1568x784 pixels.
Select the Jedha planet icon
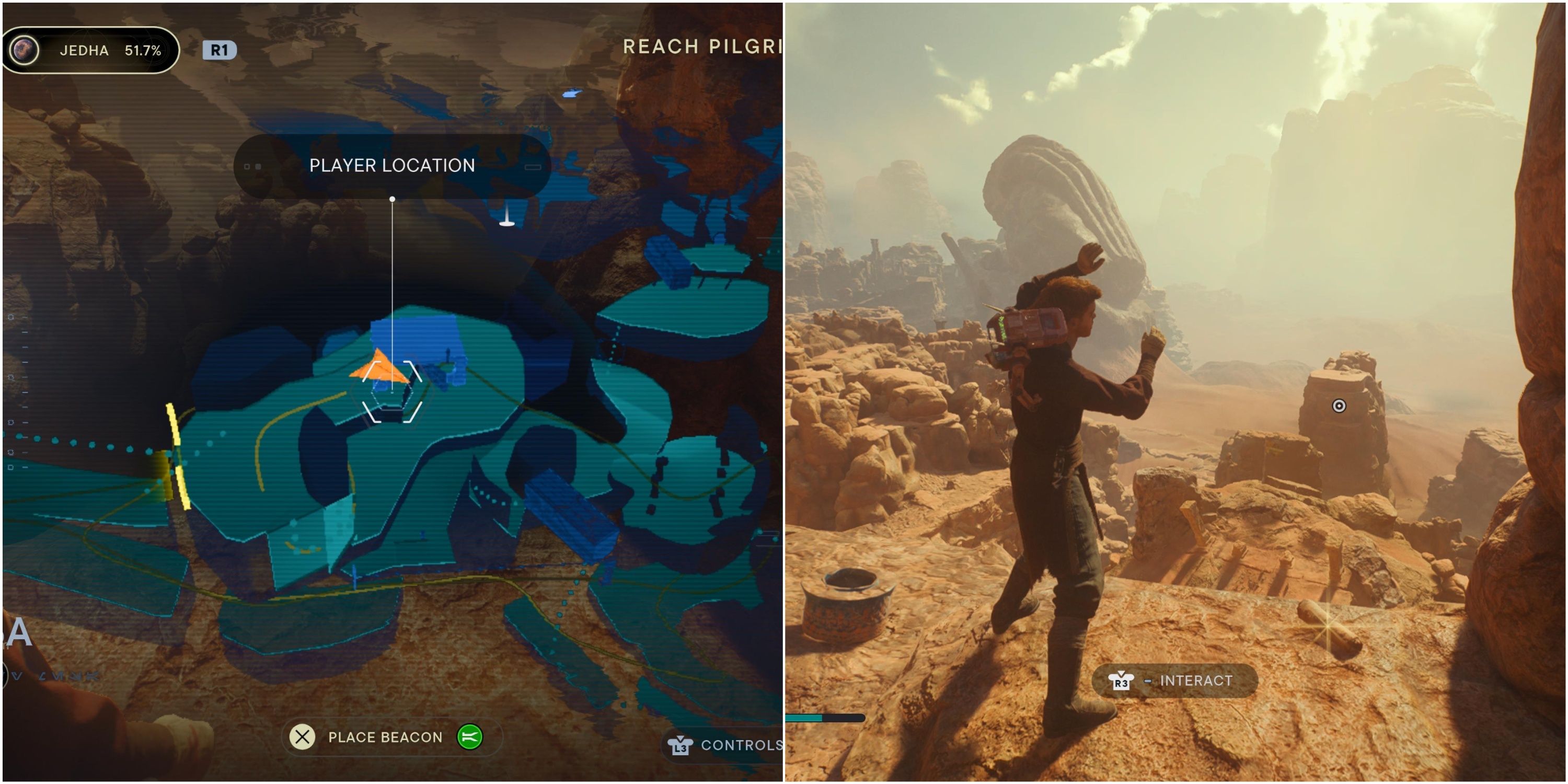(x=26, y=50)
